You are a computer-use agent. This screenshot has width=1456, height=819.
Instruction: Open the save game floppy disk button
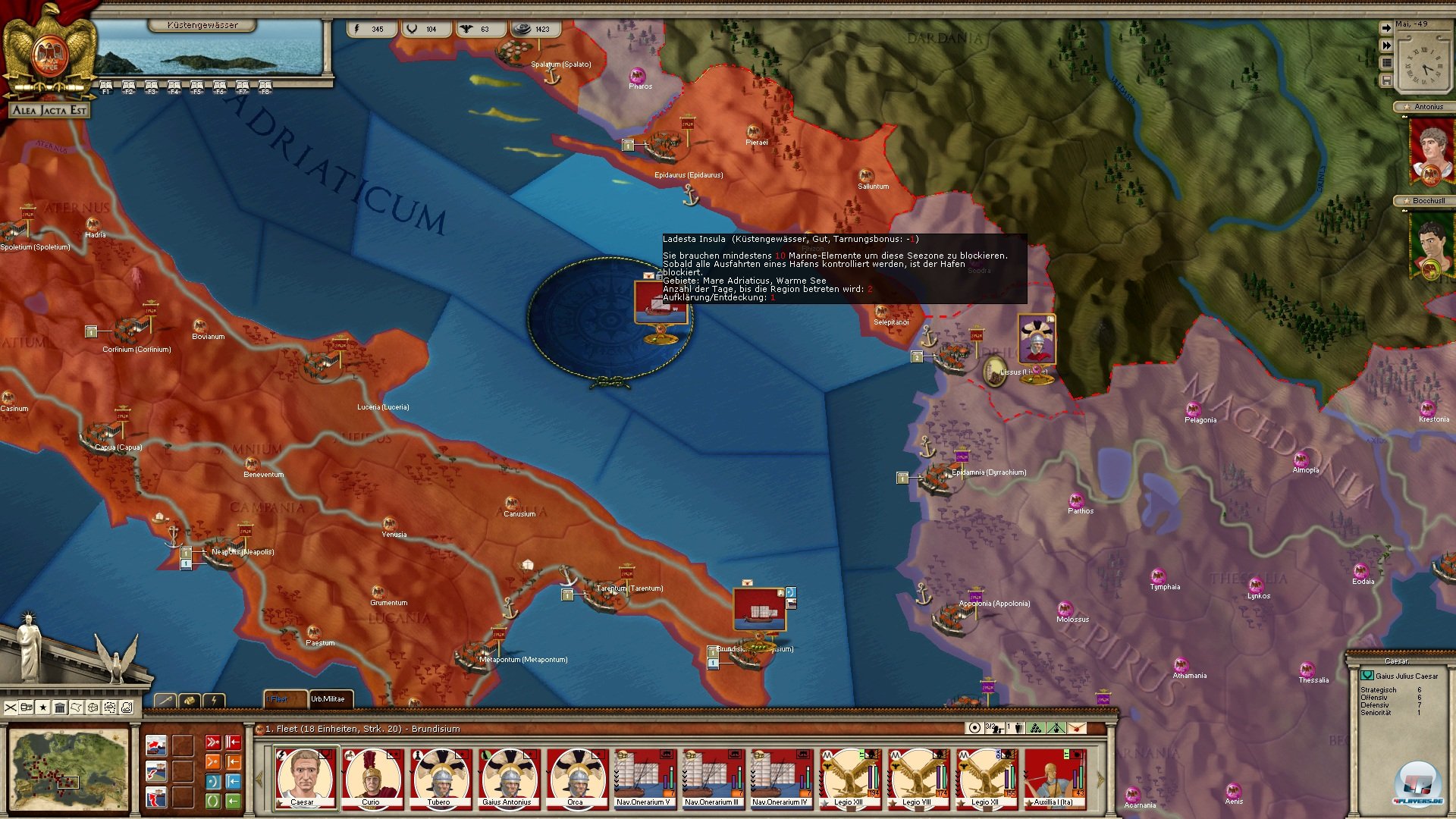(x=1386, y=80)
